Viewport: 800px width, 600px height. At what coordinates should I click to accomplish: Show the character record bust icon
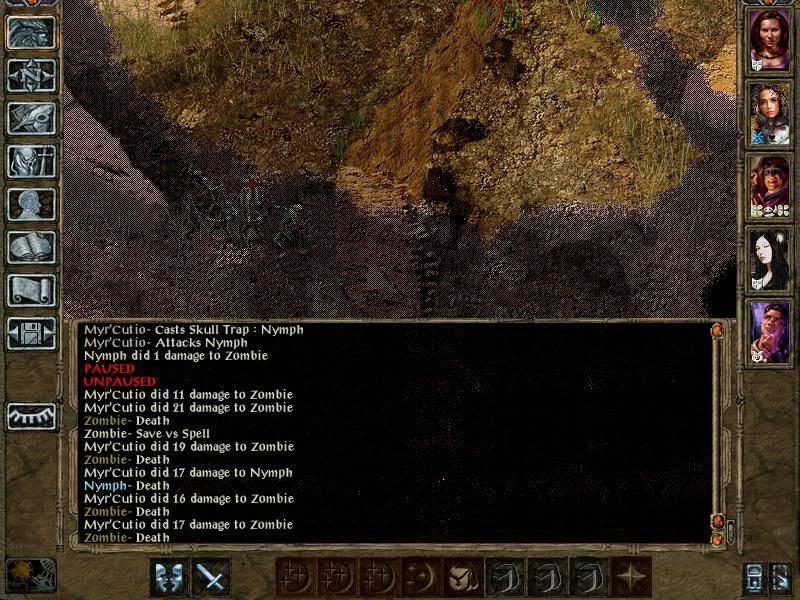click(x=31, y=204)
